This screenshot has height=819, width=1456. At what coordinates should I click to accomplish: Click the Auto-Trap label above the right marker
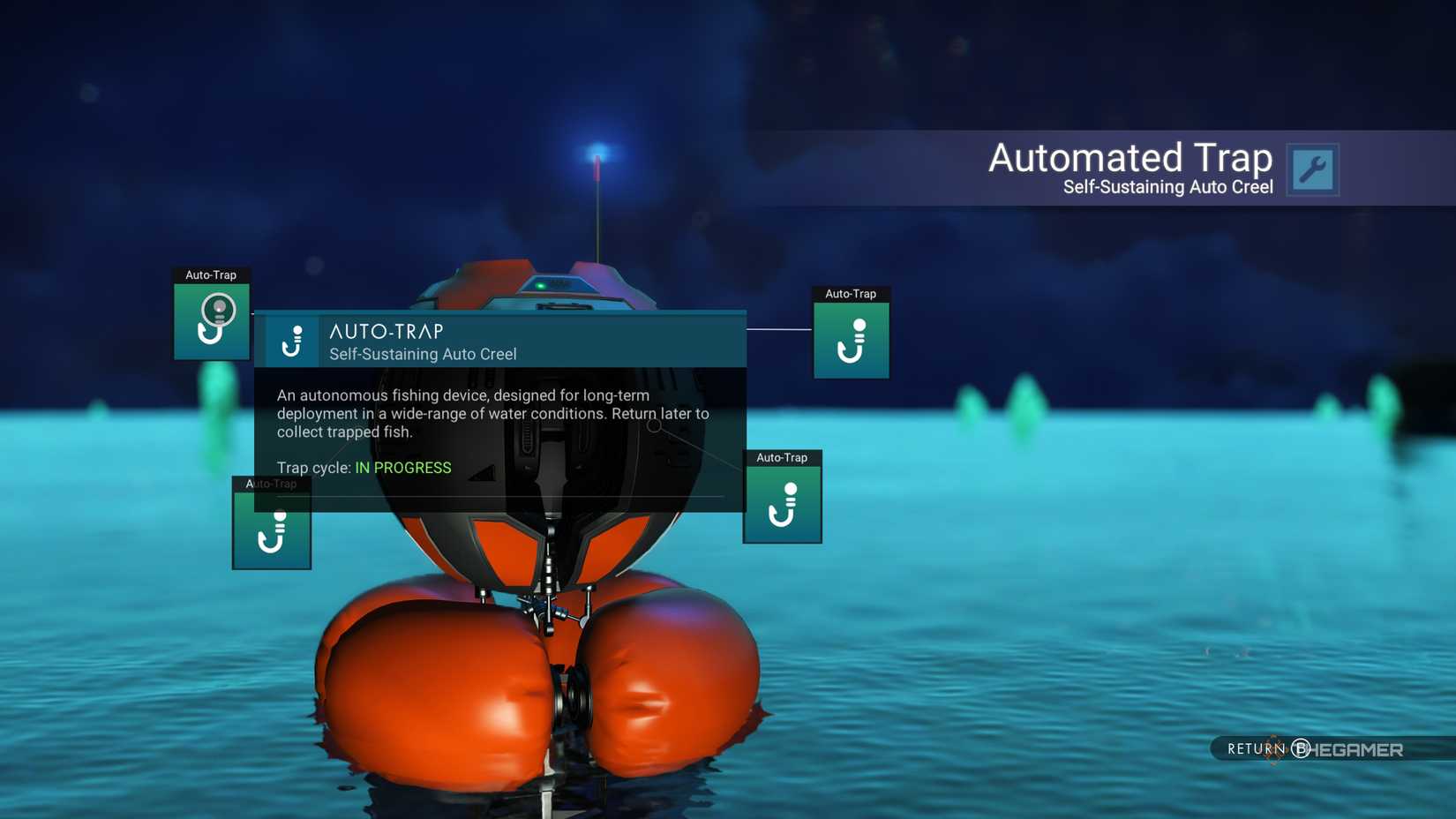coord(850,294)
